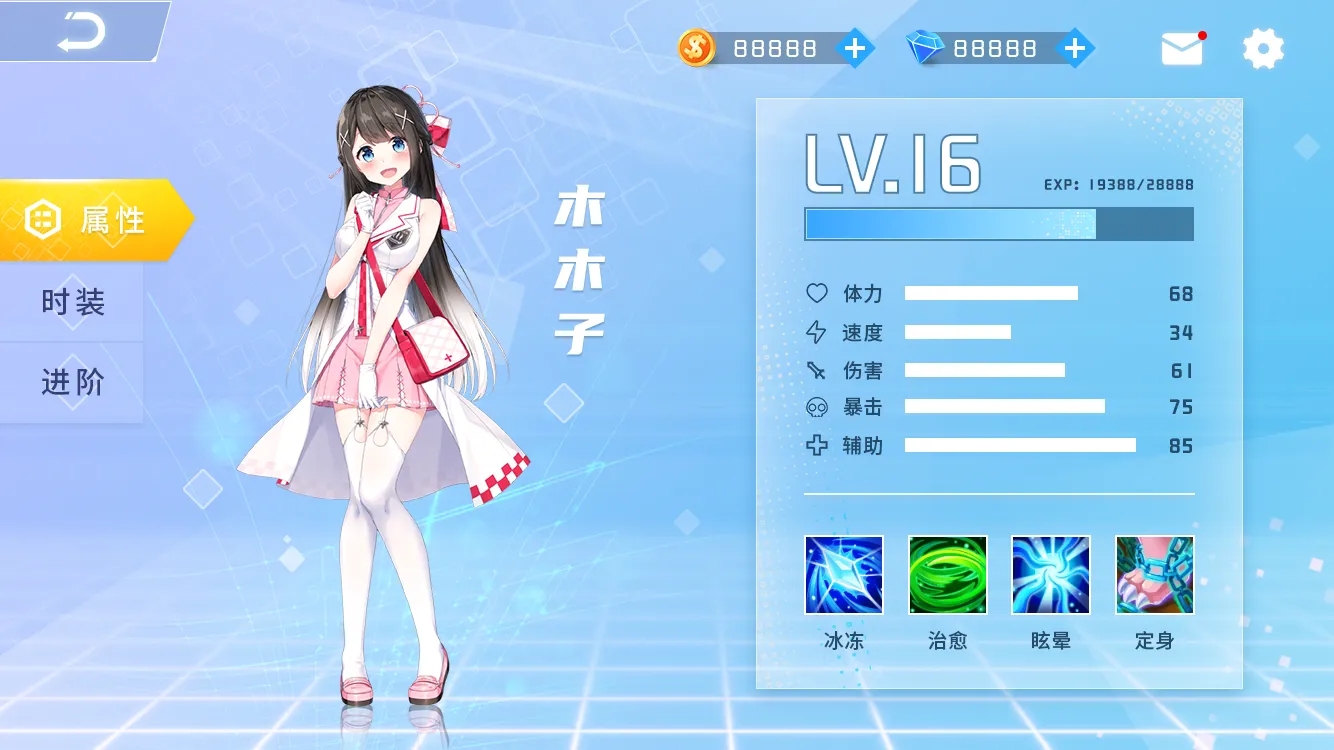Open the 时装 tab
This screenshot has width=1334, height=750.
(x=72, y=302)
